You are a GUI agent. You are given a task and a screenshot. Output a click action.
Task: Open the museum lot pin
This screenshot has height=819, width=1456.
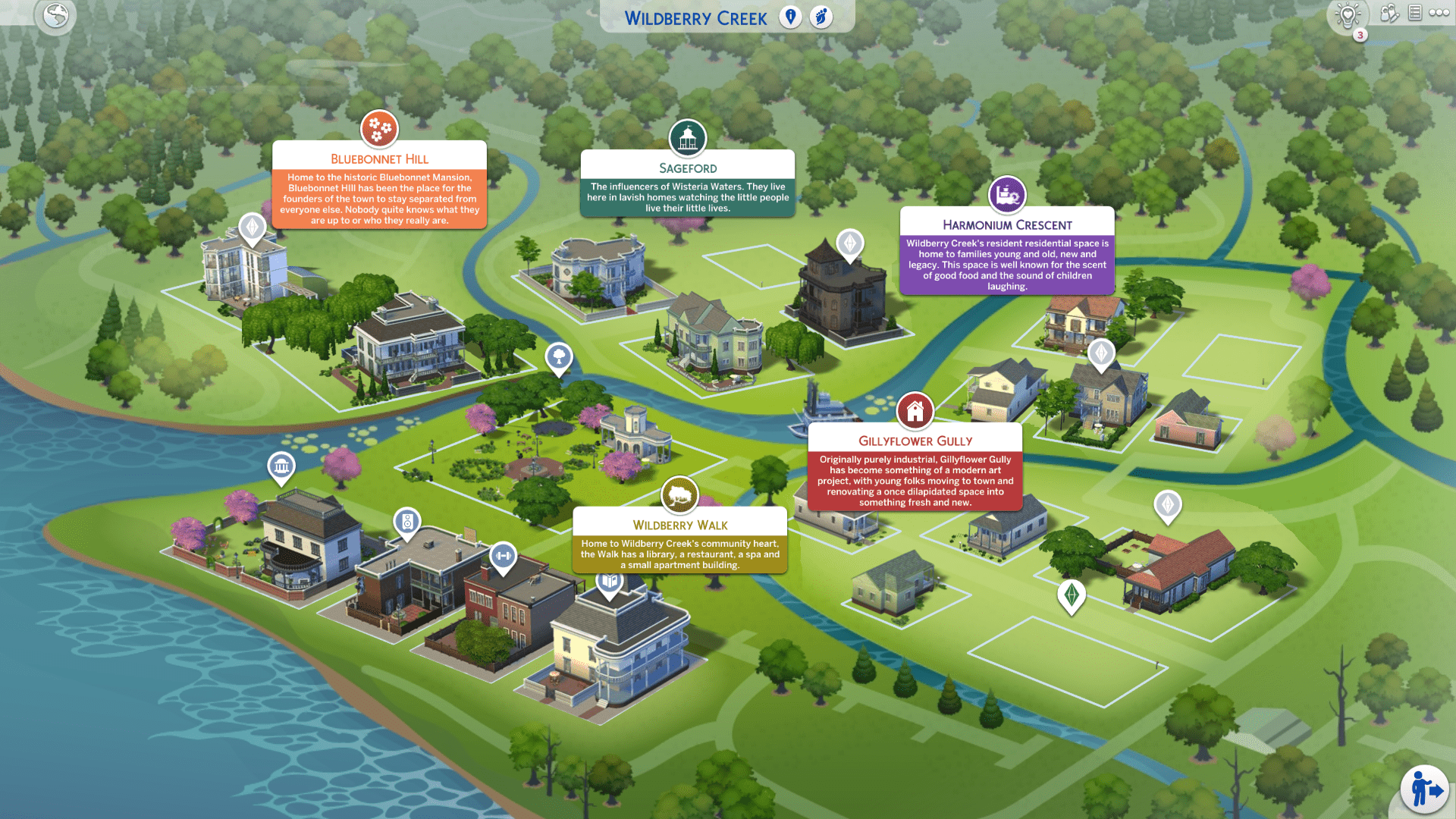[x=281, y=466]
